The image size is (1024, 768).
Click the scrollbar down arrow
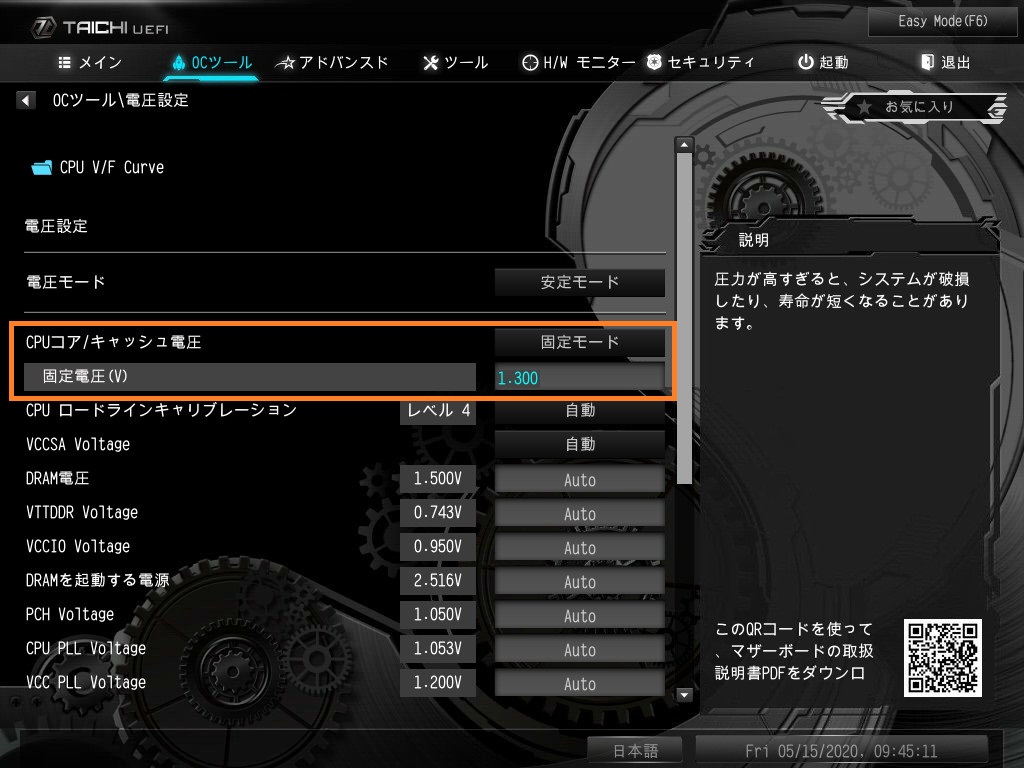685,694
